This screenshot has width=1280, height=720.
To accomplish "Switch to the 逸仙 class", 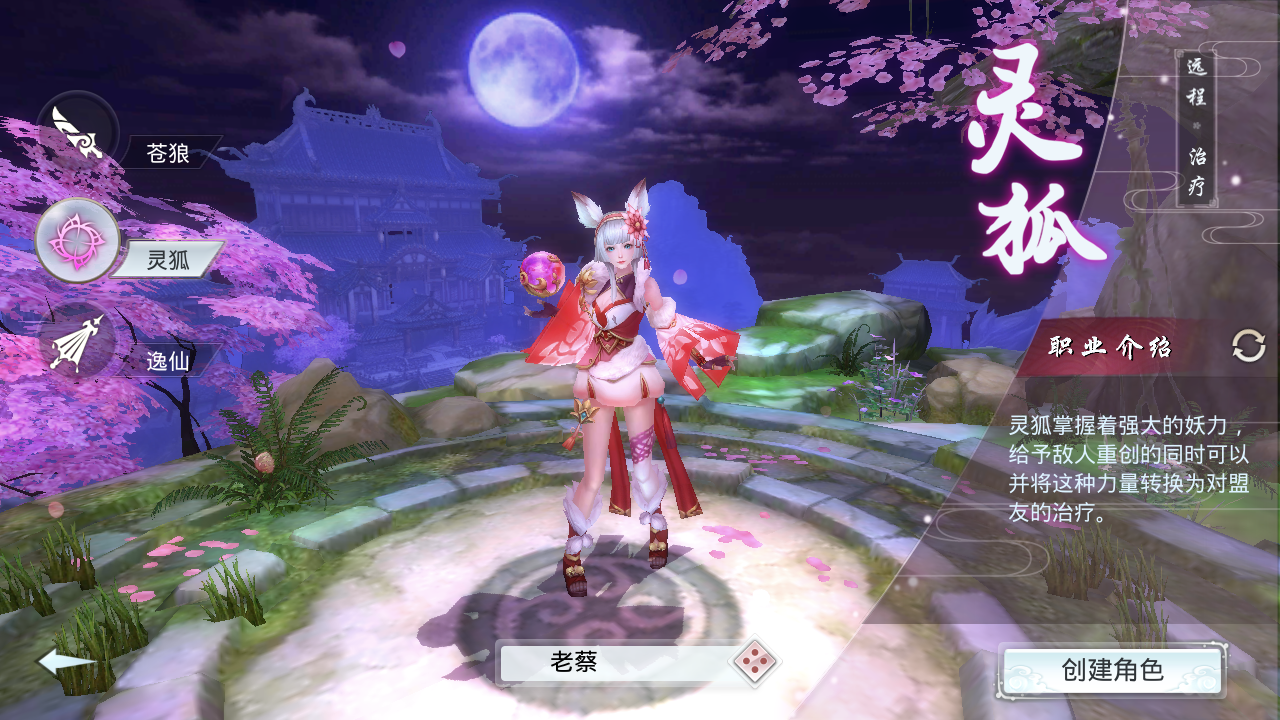I will pyautogui.click(x=78, y=344).
